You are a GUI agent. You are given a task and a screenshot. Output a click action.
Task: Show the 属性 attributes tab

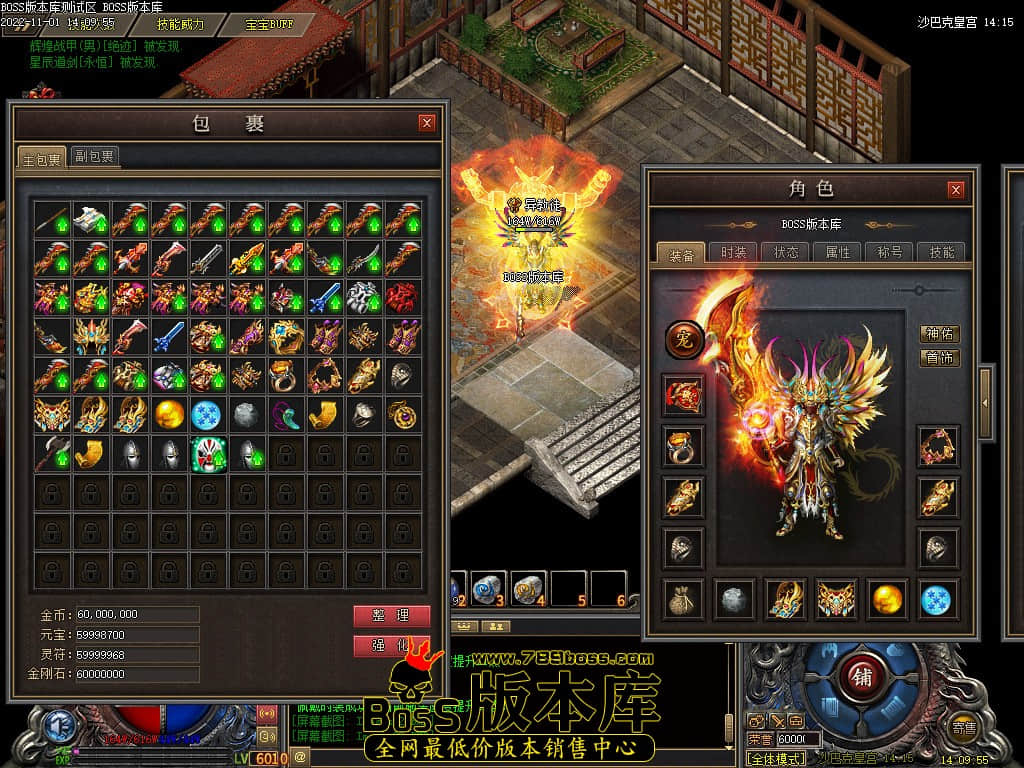pyautogui.click(x=838, y=252)
